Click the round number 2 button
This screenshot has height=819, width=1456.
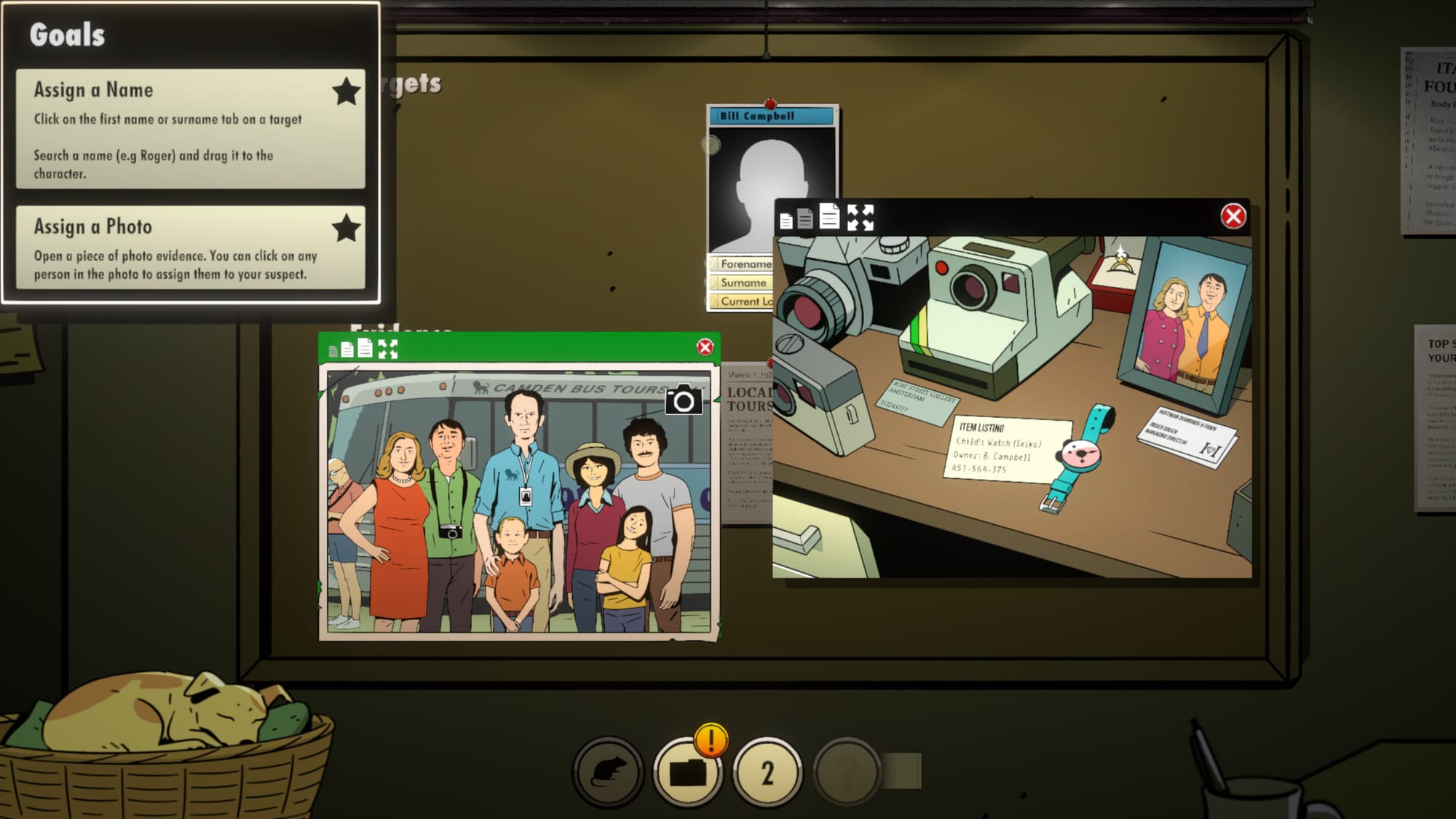click(767, 772)
